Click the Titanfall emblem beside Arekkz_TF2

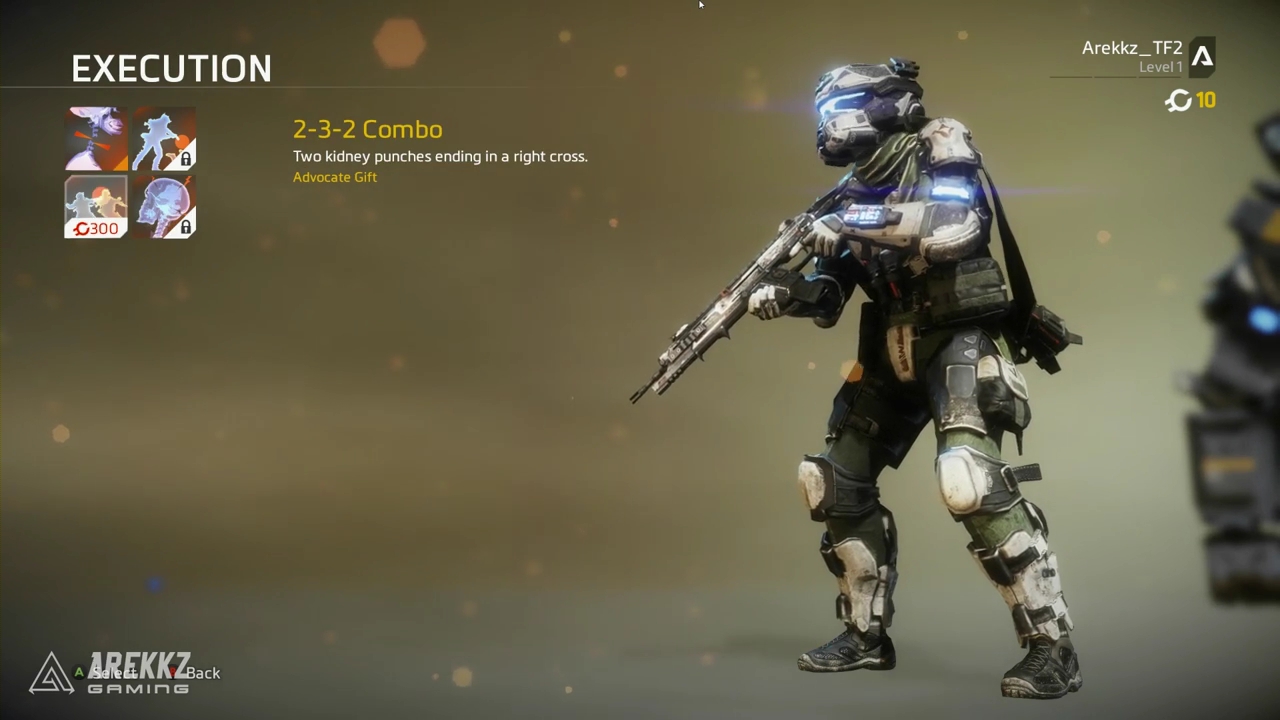1204,56
